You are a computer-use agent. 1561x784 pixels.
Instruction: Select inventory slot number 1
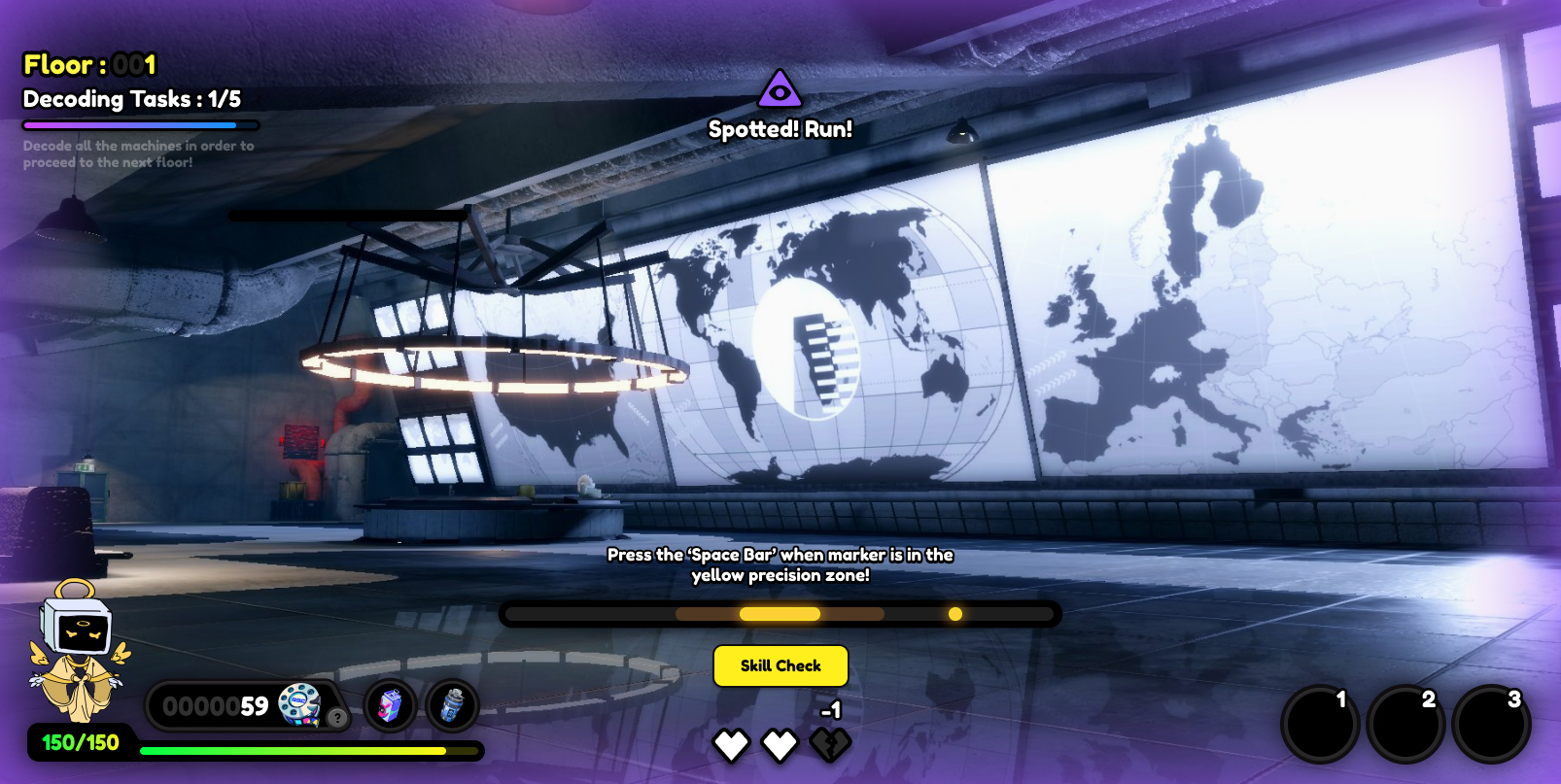click(1319, 725)
